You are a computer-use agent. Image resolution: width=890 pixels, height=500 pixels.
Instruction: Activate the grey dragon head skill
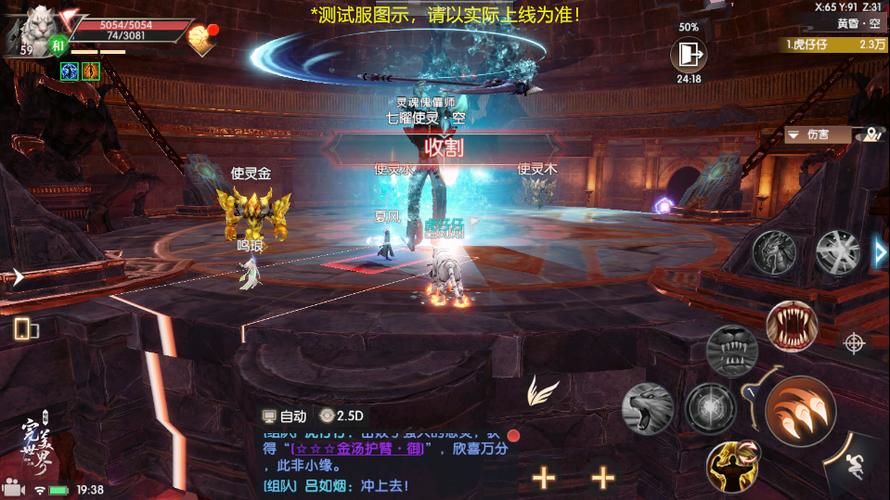pyautogui.click(x=774, y=250)
